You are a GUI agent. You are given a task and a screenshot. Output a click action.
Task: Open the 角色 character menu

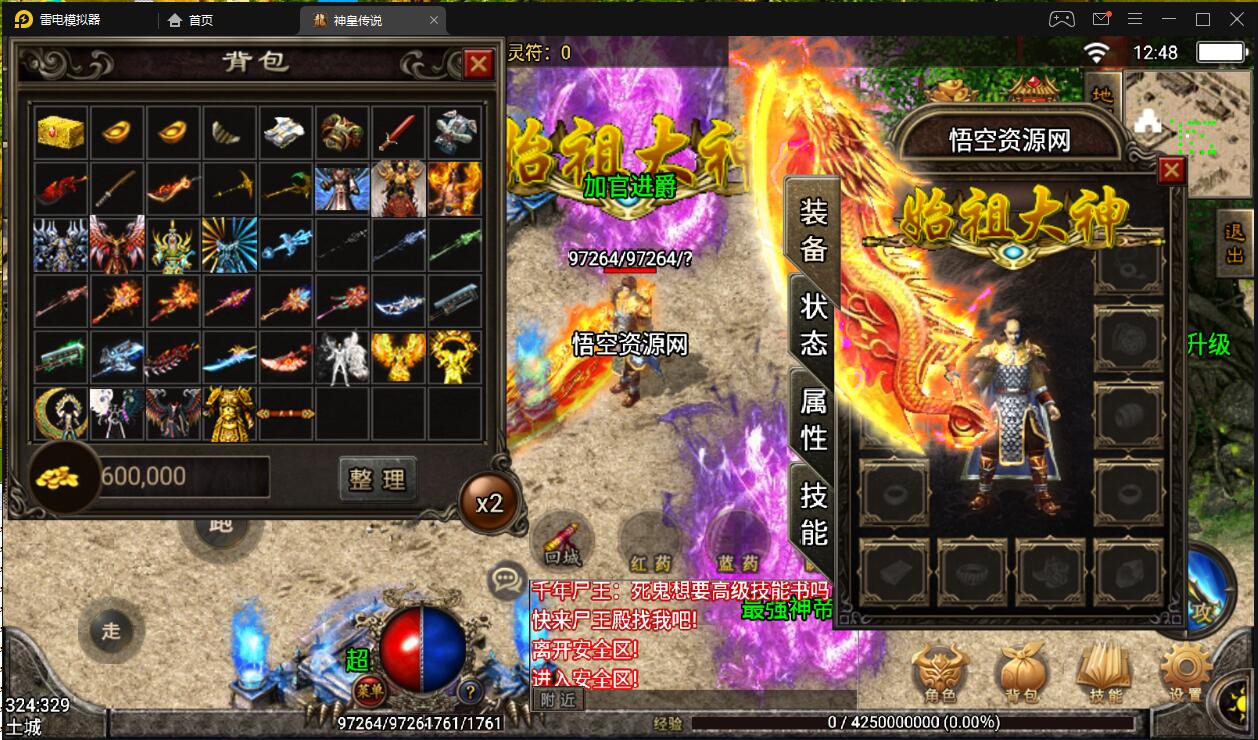[940, 672]
